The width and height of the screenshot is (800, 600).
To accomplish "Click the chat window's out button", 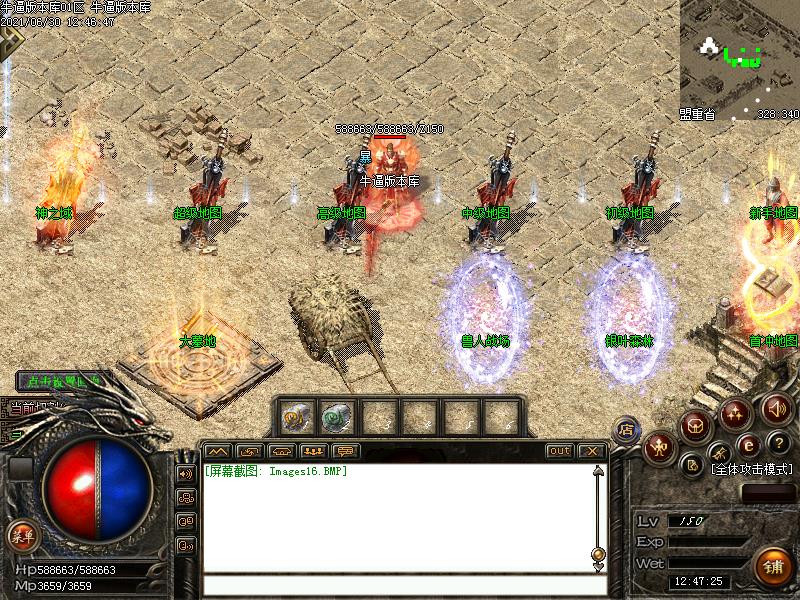I will click(559, 451).
